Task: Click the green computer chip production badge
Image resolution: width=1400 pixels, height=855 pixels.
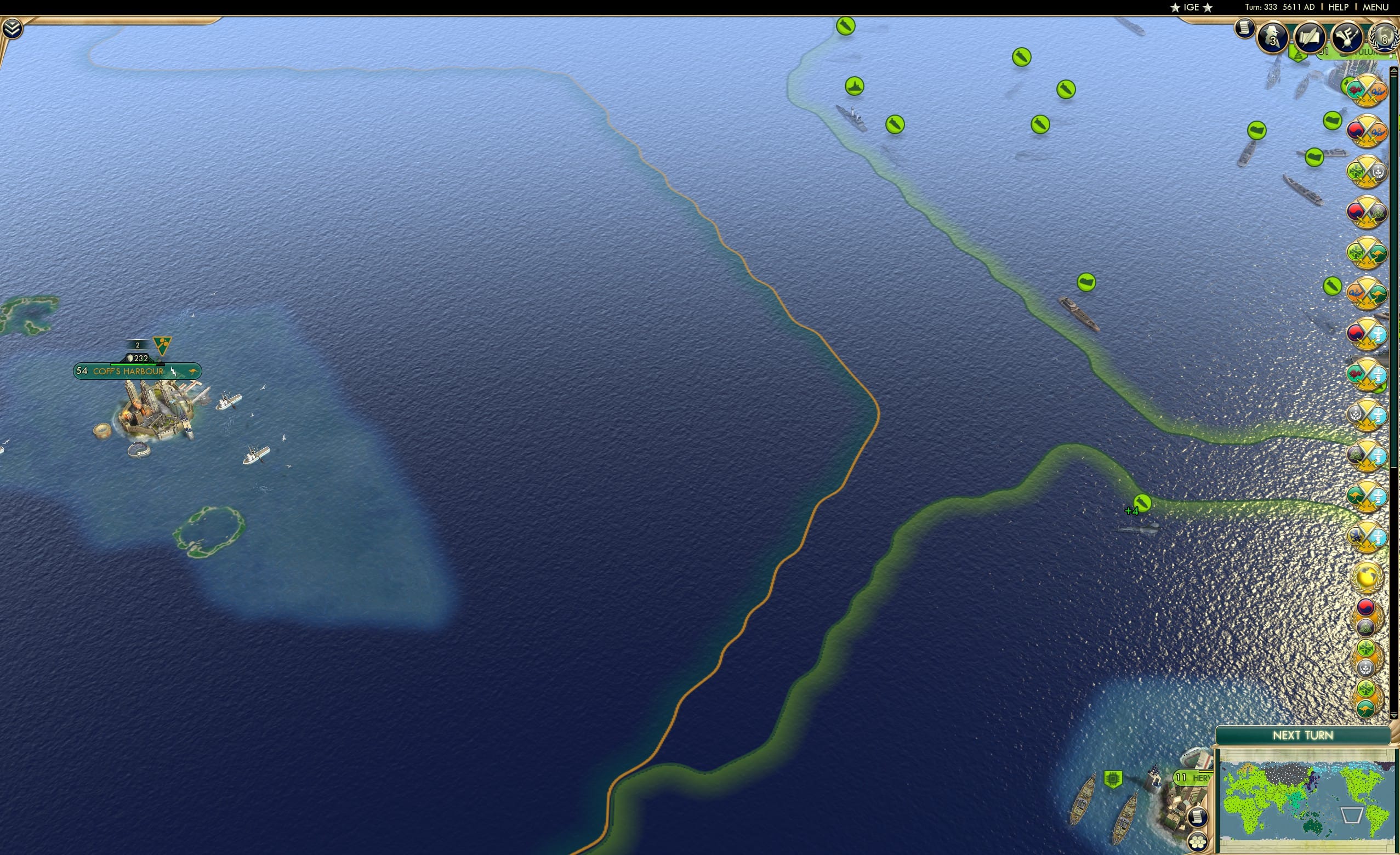Action: [x=1114, y=779]
